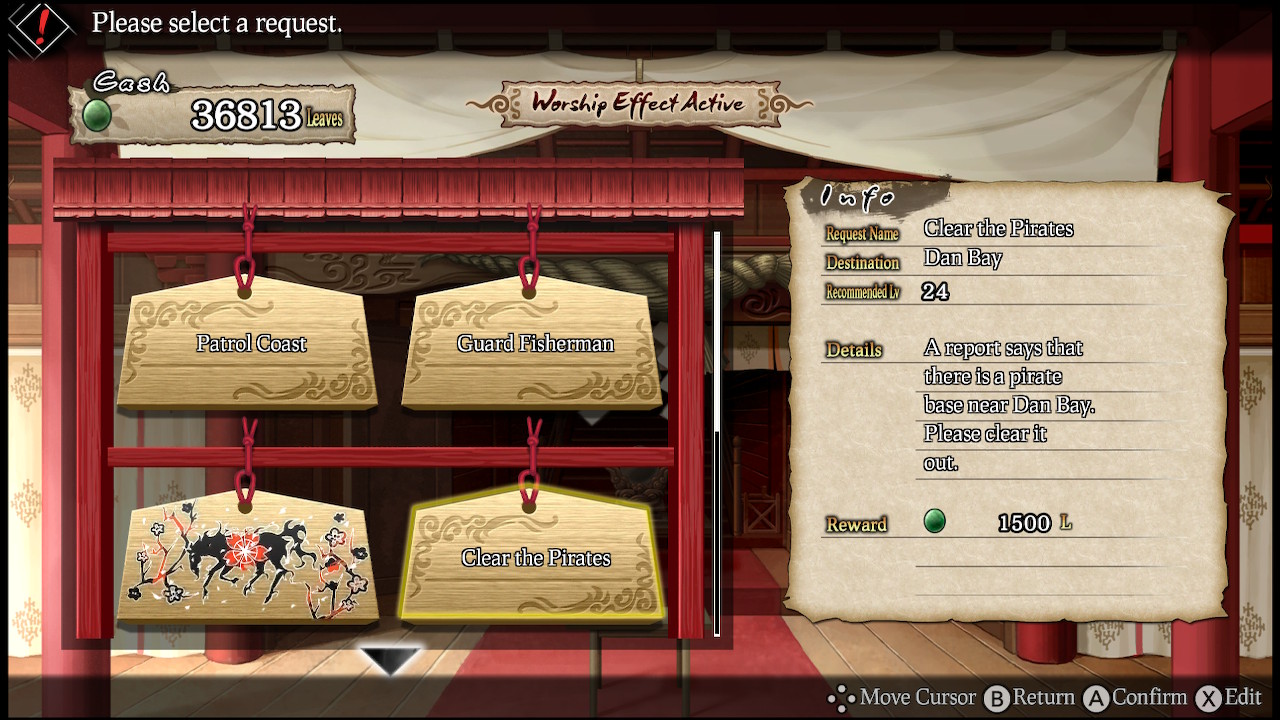Click the Move Cursor directional pad icon
Image resolution: width=1280 pixels, height=720 pixels.
pyautogui.click(x=843, y=697)
